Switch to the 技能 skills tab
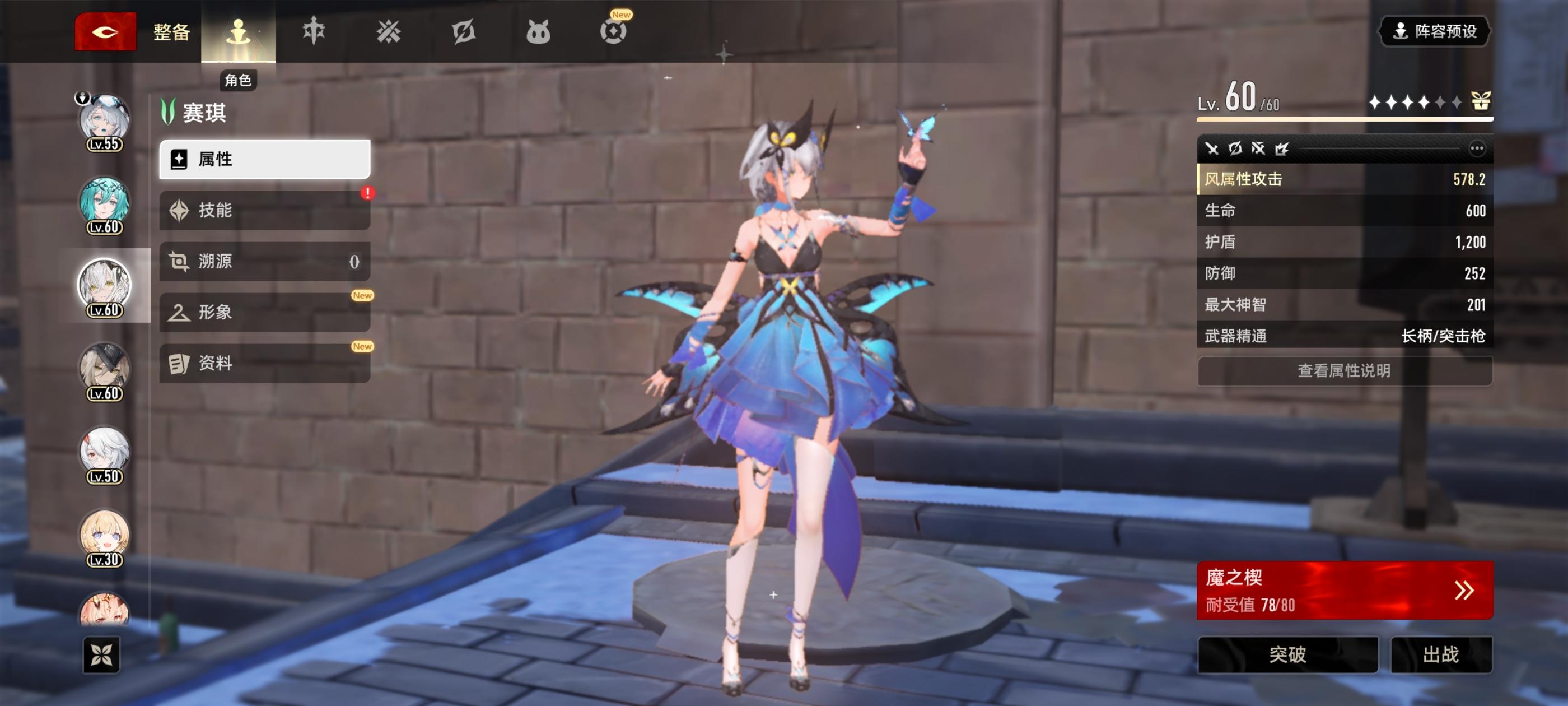1568x706 pixels. (264, 210)
